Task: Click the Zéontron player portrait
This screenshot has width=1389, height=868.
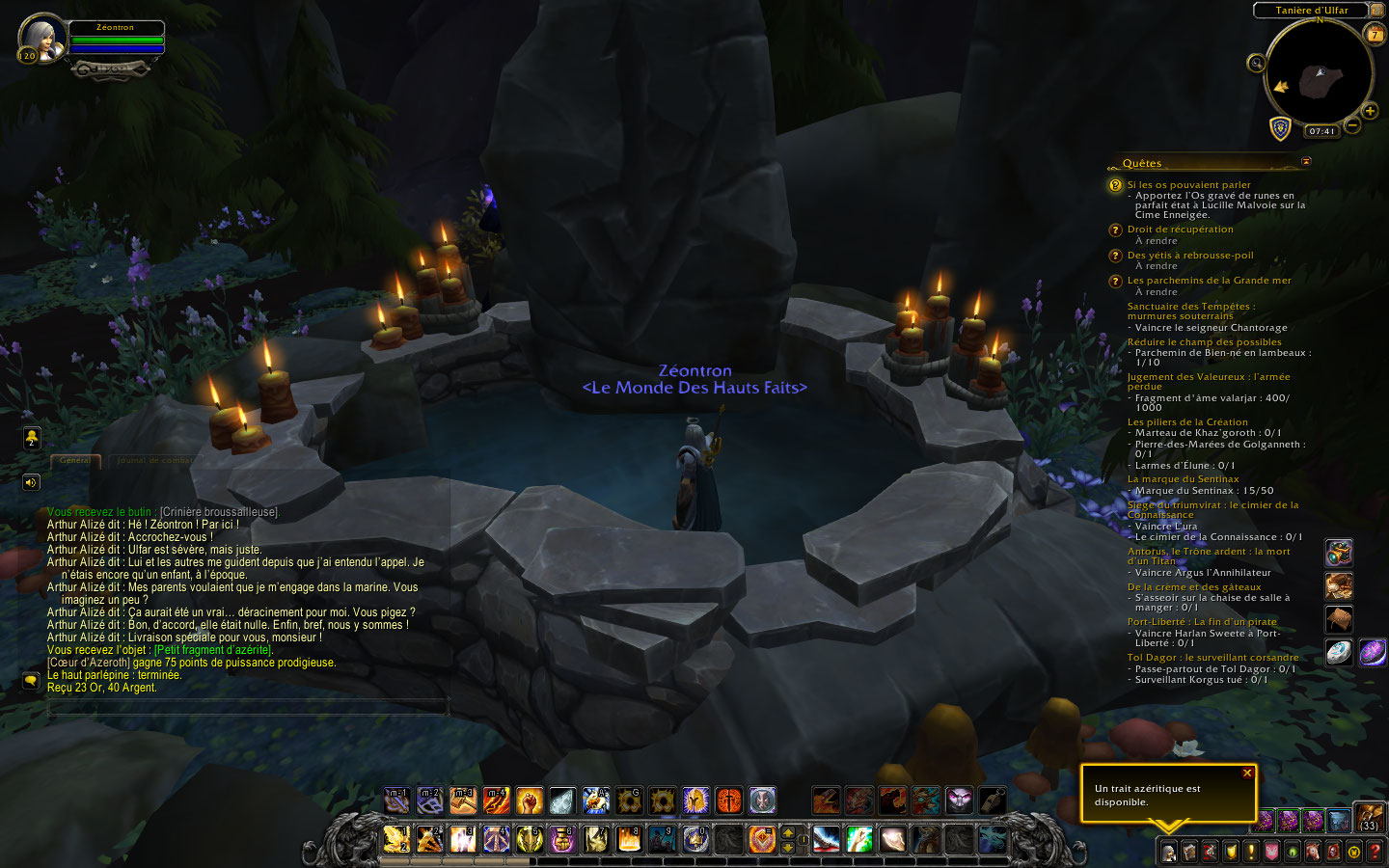Action: (42, 38)
